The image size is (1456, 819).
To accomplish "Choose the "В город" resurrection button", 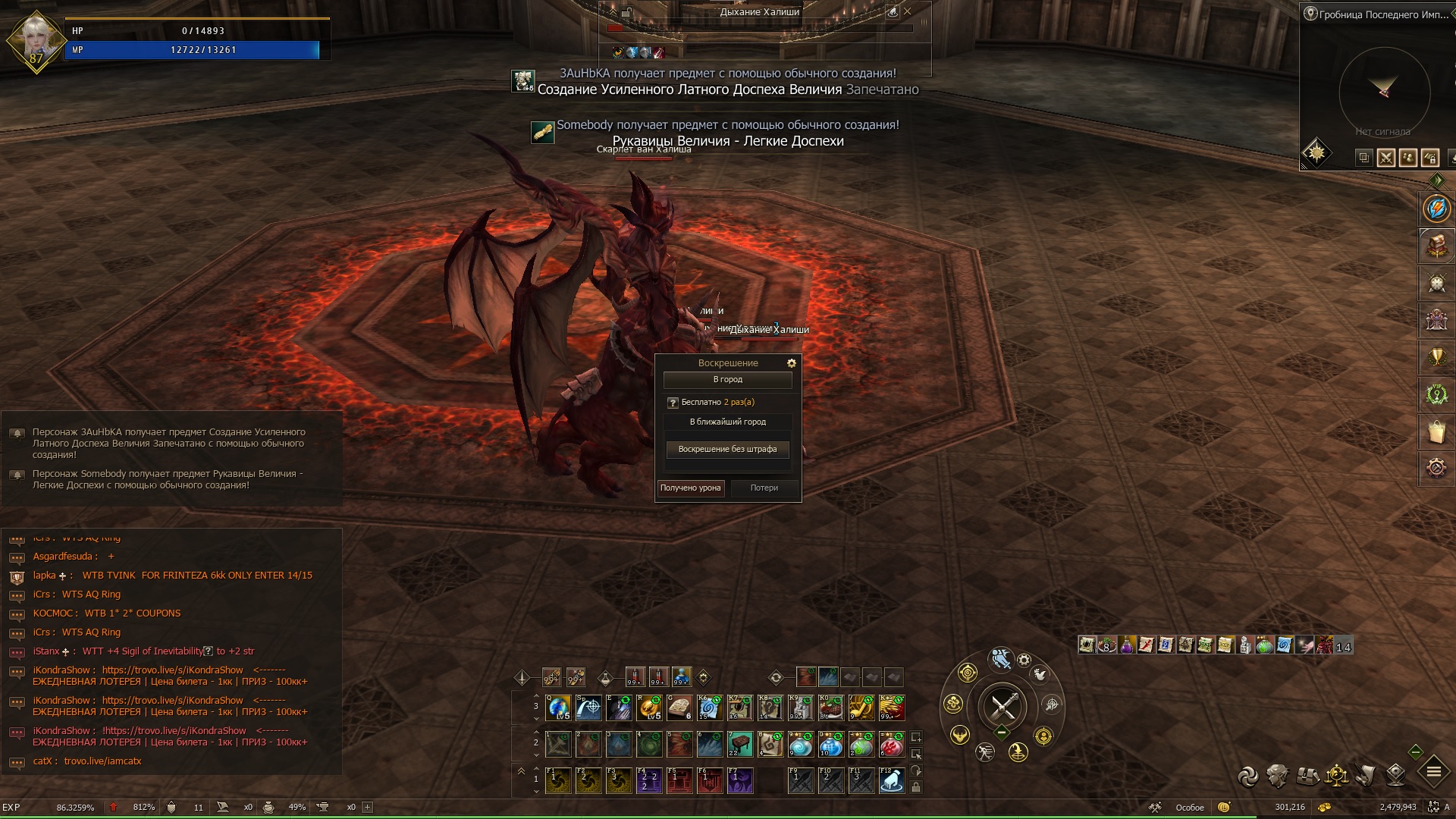I will 727,379.
